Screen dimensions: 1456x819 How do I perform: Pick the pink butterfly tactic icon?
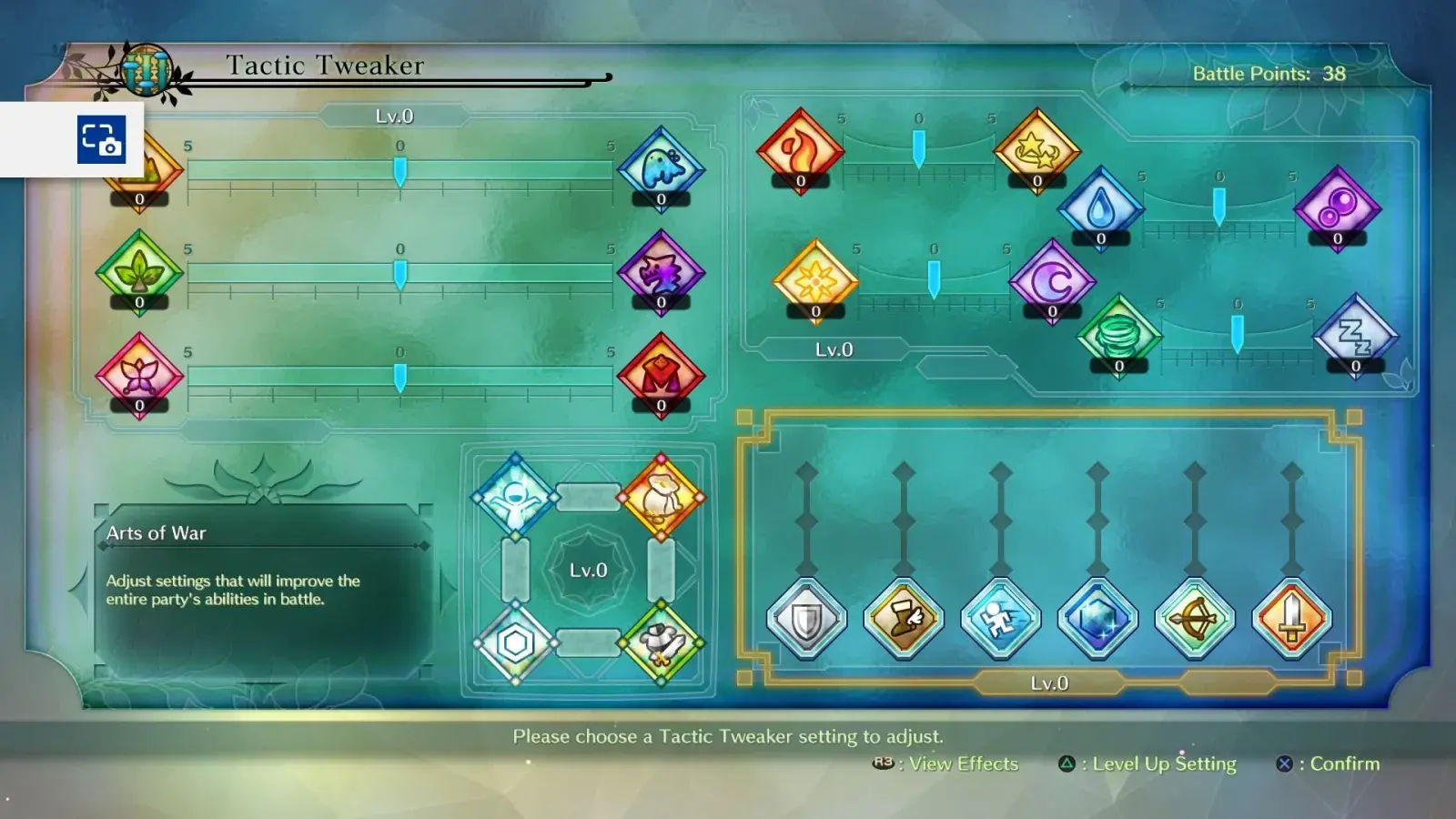139,374
